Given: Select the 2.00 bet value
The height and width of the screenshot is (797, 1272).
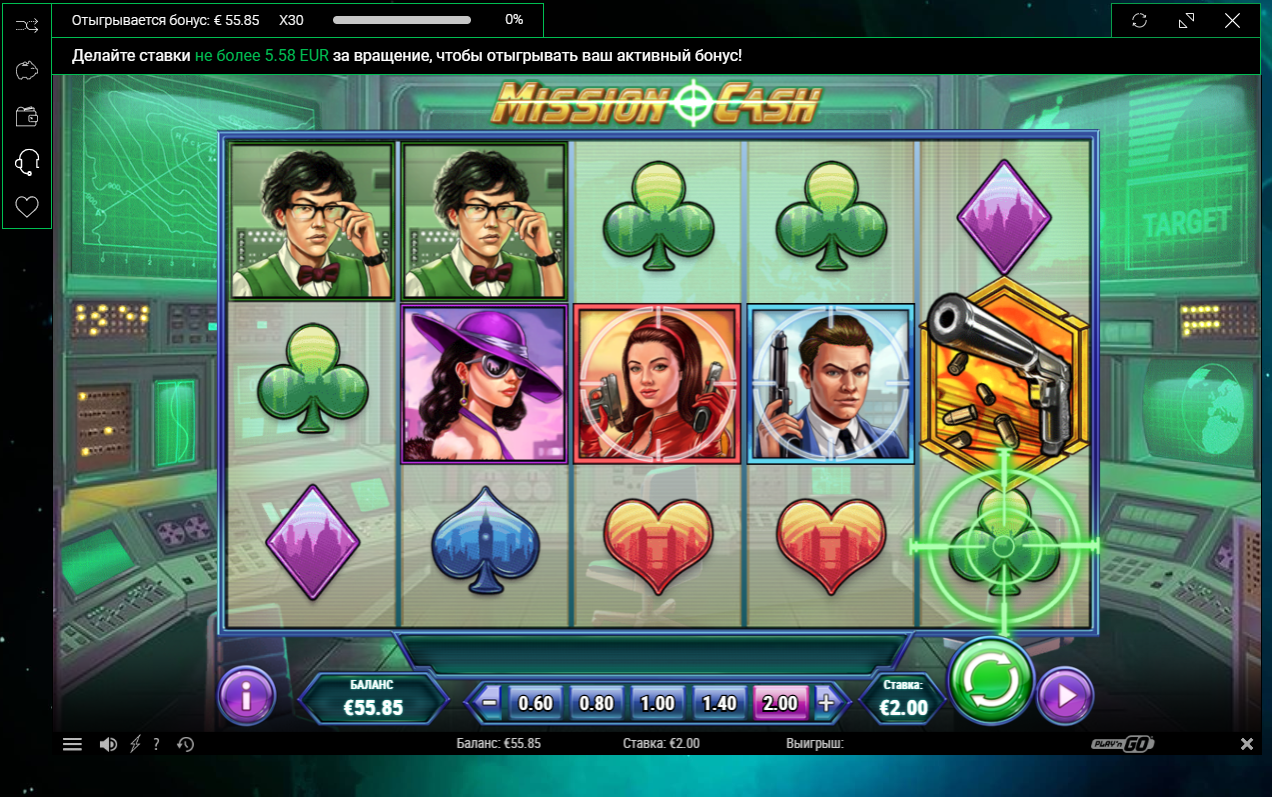Looking at the screenshot, I should pos(780,702).
